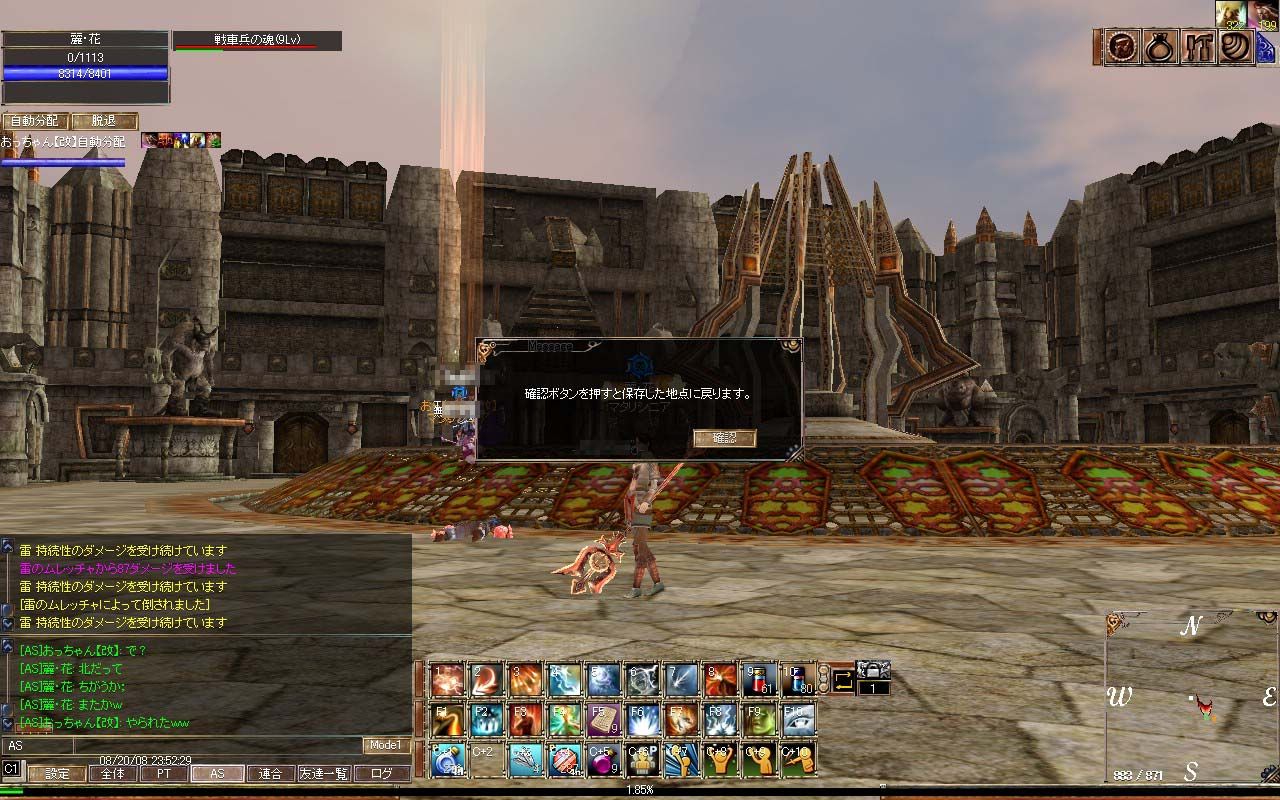Image resolution: width=1280 pixels, height=800 pixels.
Task: Swap hotbar page with arrows button
Action: tap(844, 682)
